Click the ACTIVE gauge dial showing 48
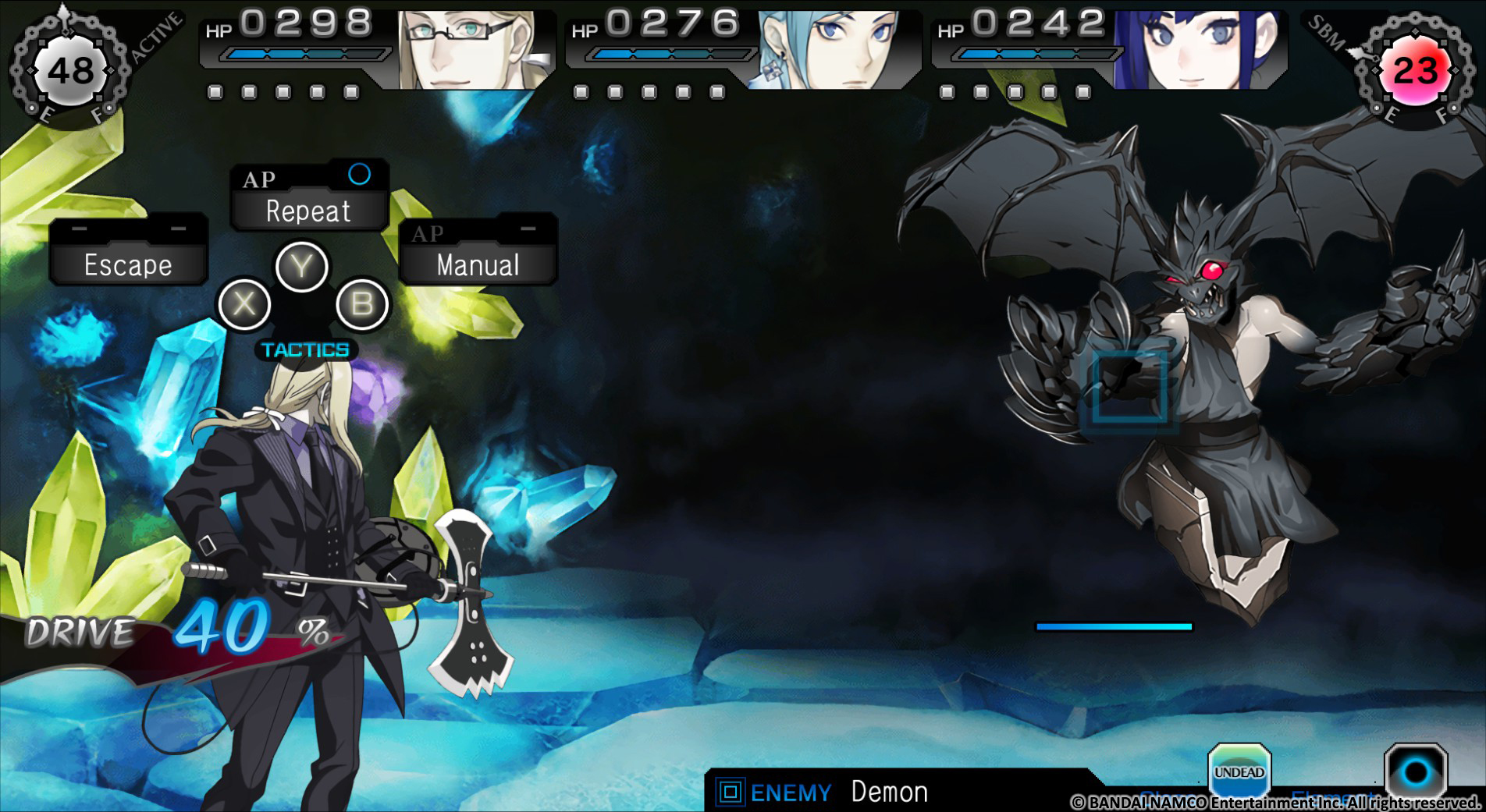The width and height of the screenshot is (1486, 812). (73, 69)
